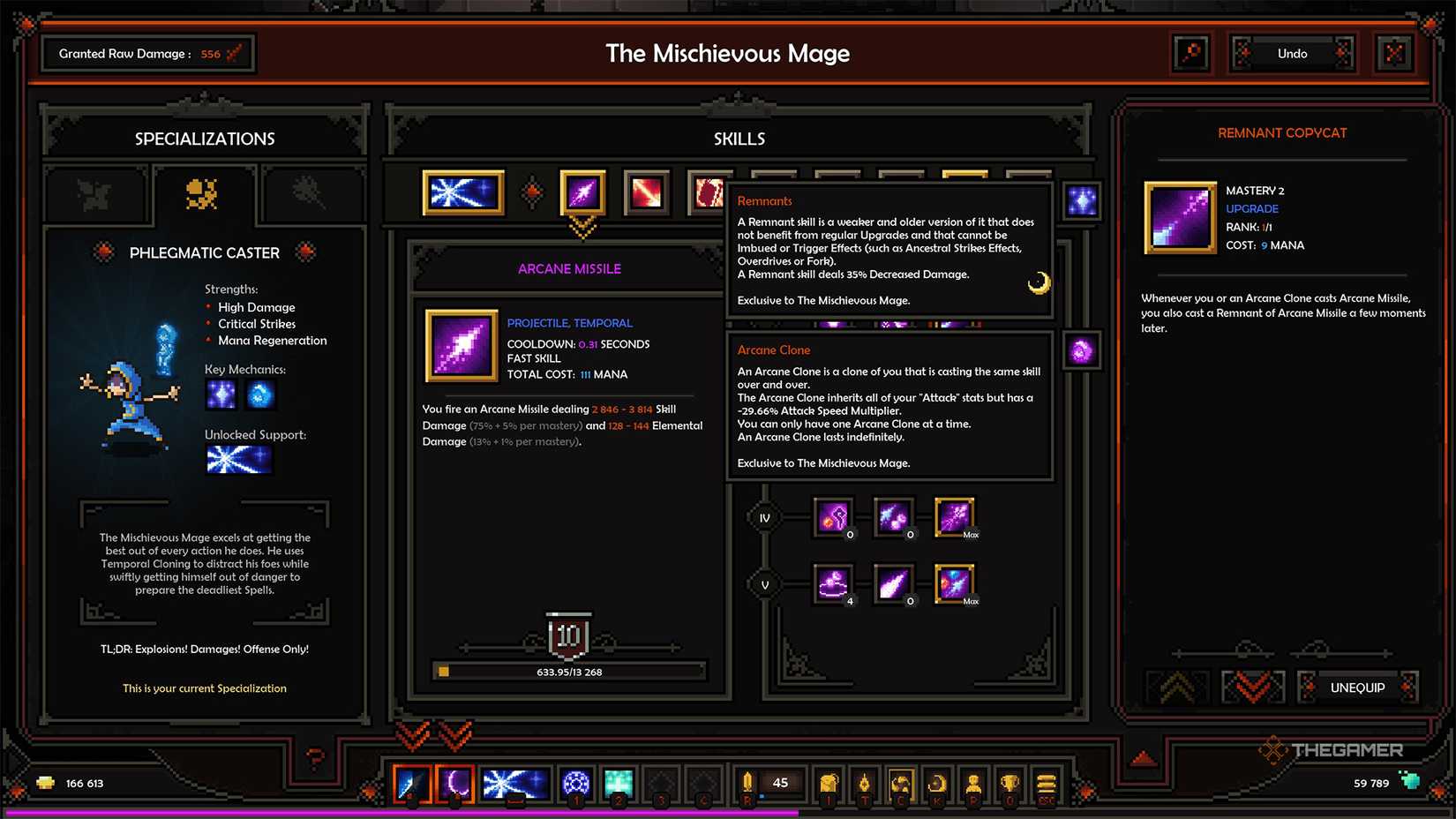Open the Remnant Copycat upgrade icon
This screenshot has height=819, width=1456.
(x=1180, y=217)
